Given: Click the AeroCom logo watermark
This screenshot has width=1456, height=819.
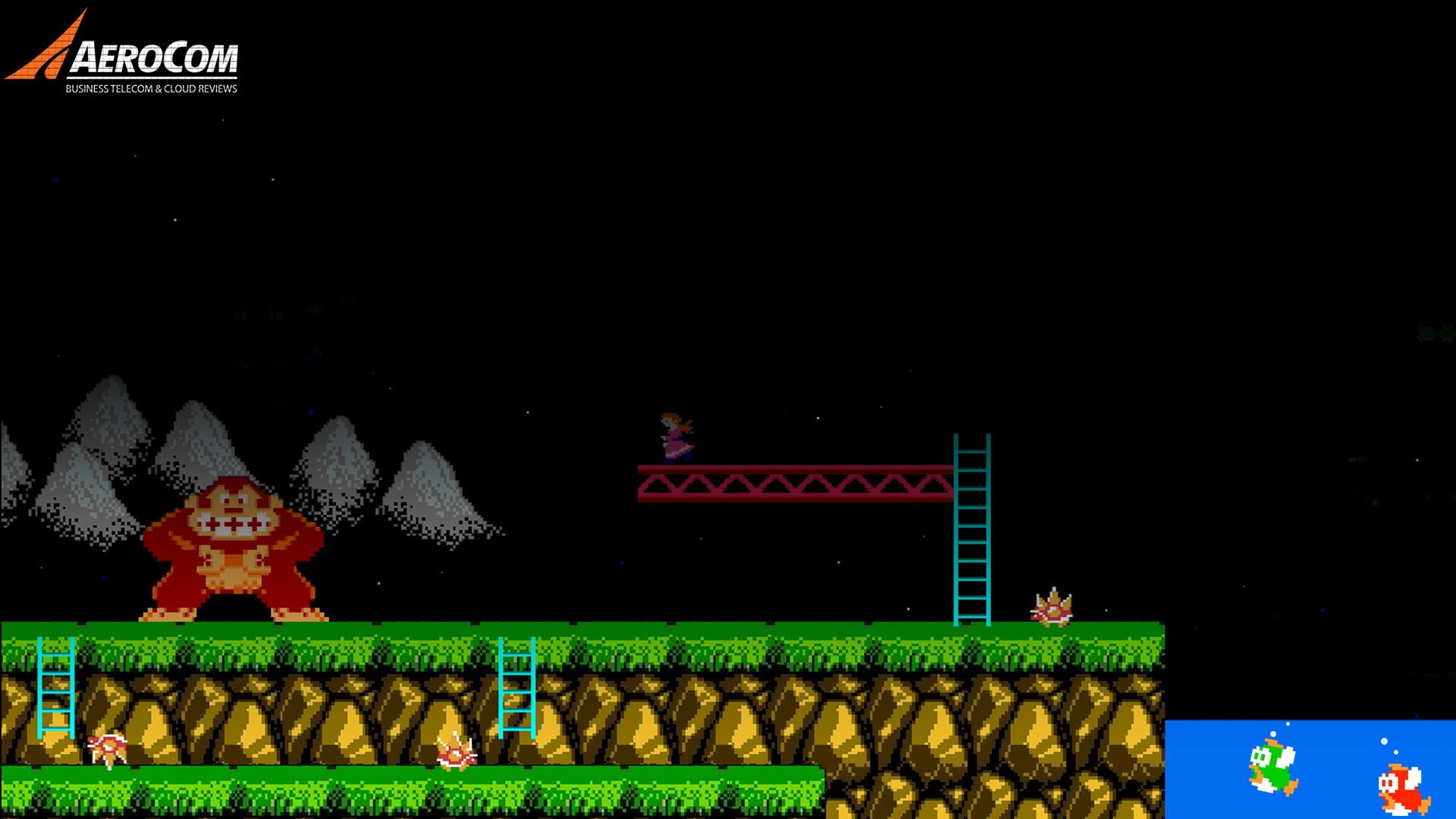Looking at the screenshot, I should [123, 55].
